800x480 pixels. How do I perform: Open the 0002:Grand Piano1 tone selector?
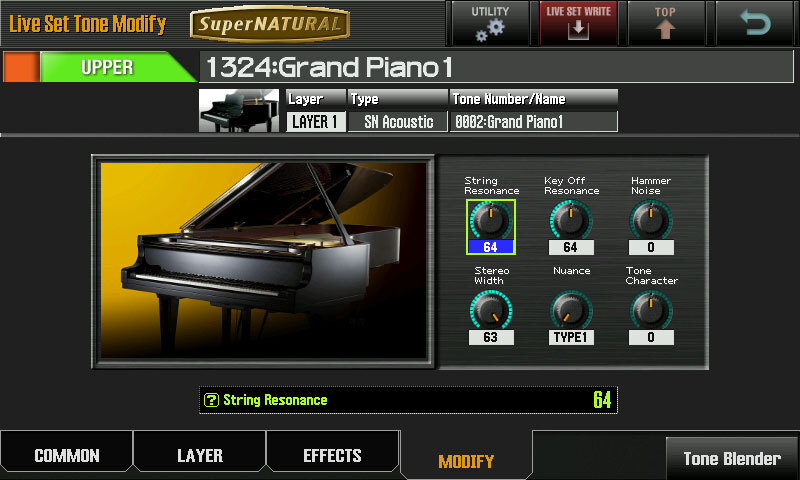[533, 122]
